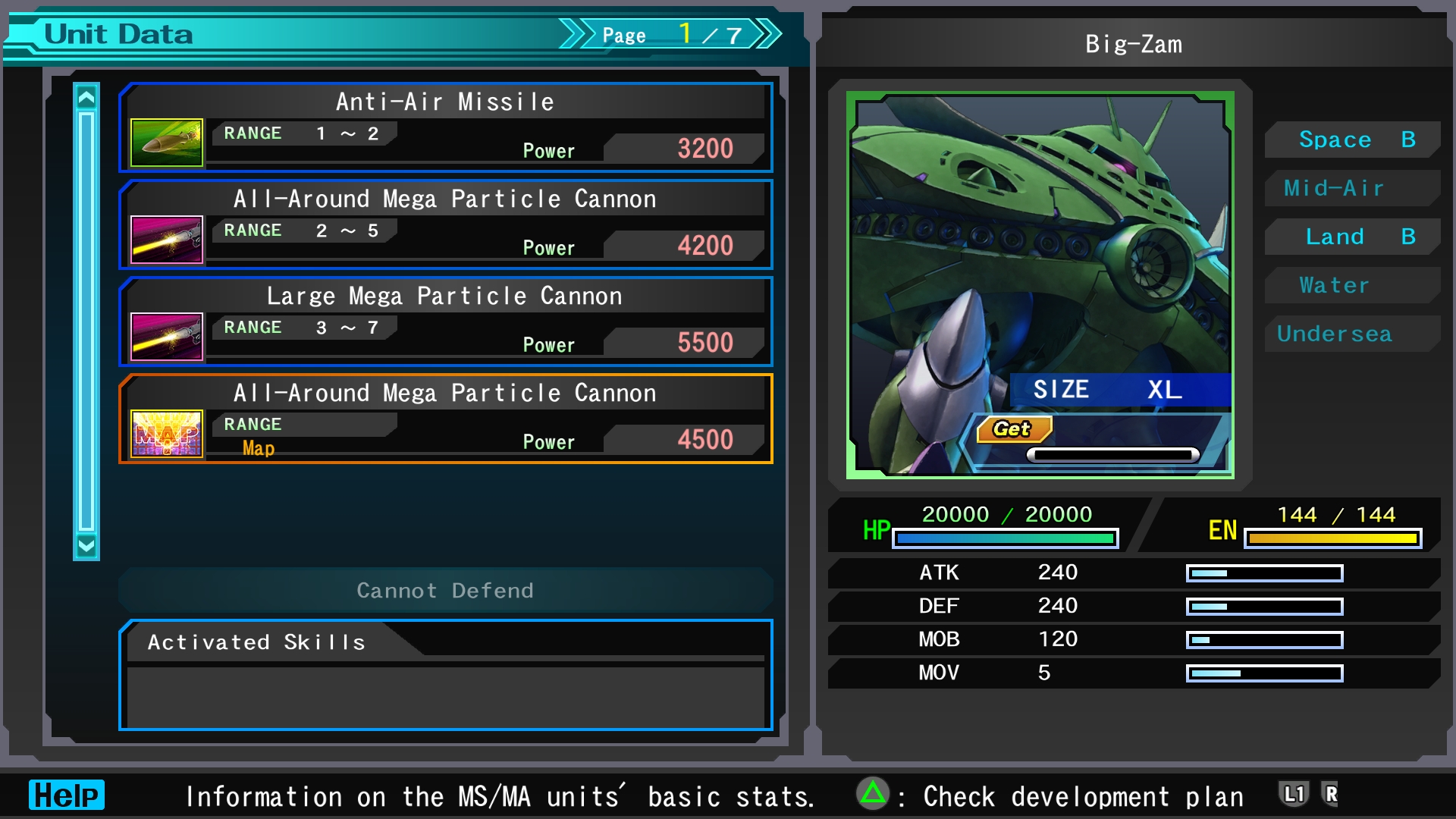Click the weapon list scroll-down arrow

pos(86,545)
